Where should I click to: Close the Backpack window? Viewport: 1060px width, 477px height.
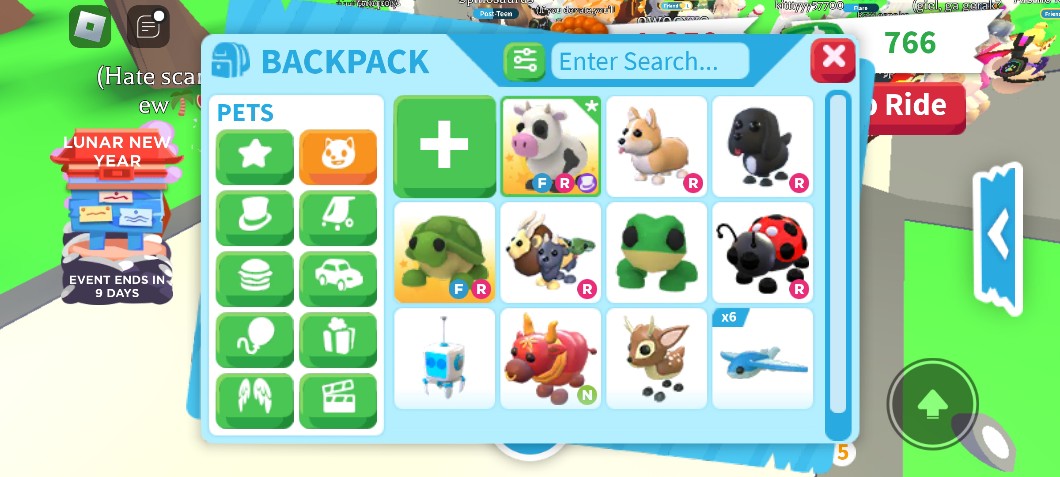(833, 58)
